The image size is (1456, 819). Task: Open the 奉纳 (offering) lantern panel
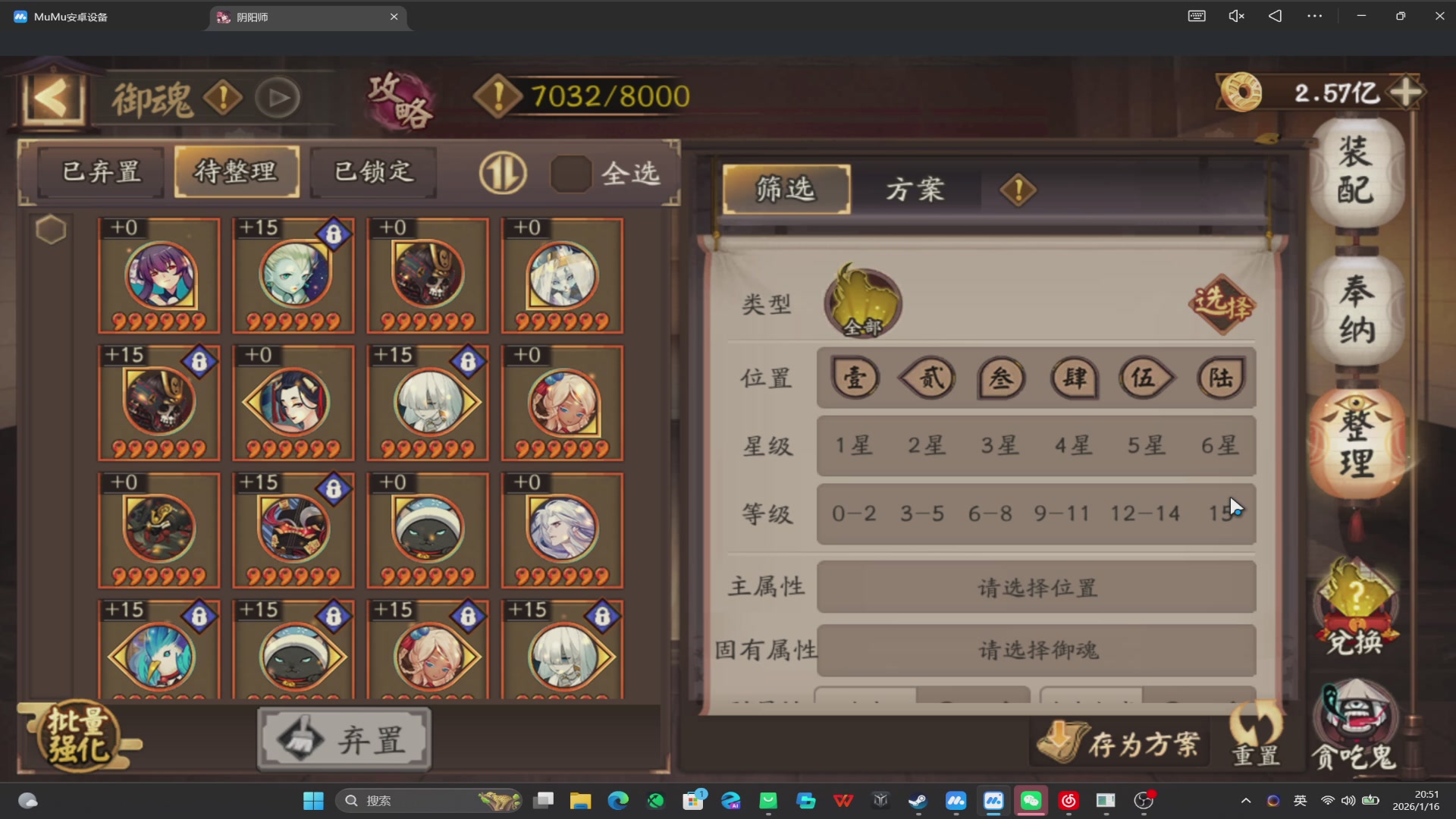point(1357,311)
